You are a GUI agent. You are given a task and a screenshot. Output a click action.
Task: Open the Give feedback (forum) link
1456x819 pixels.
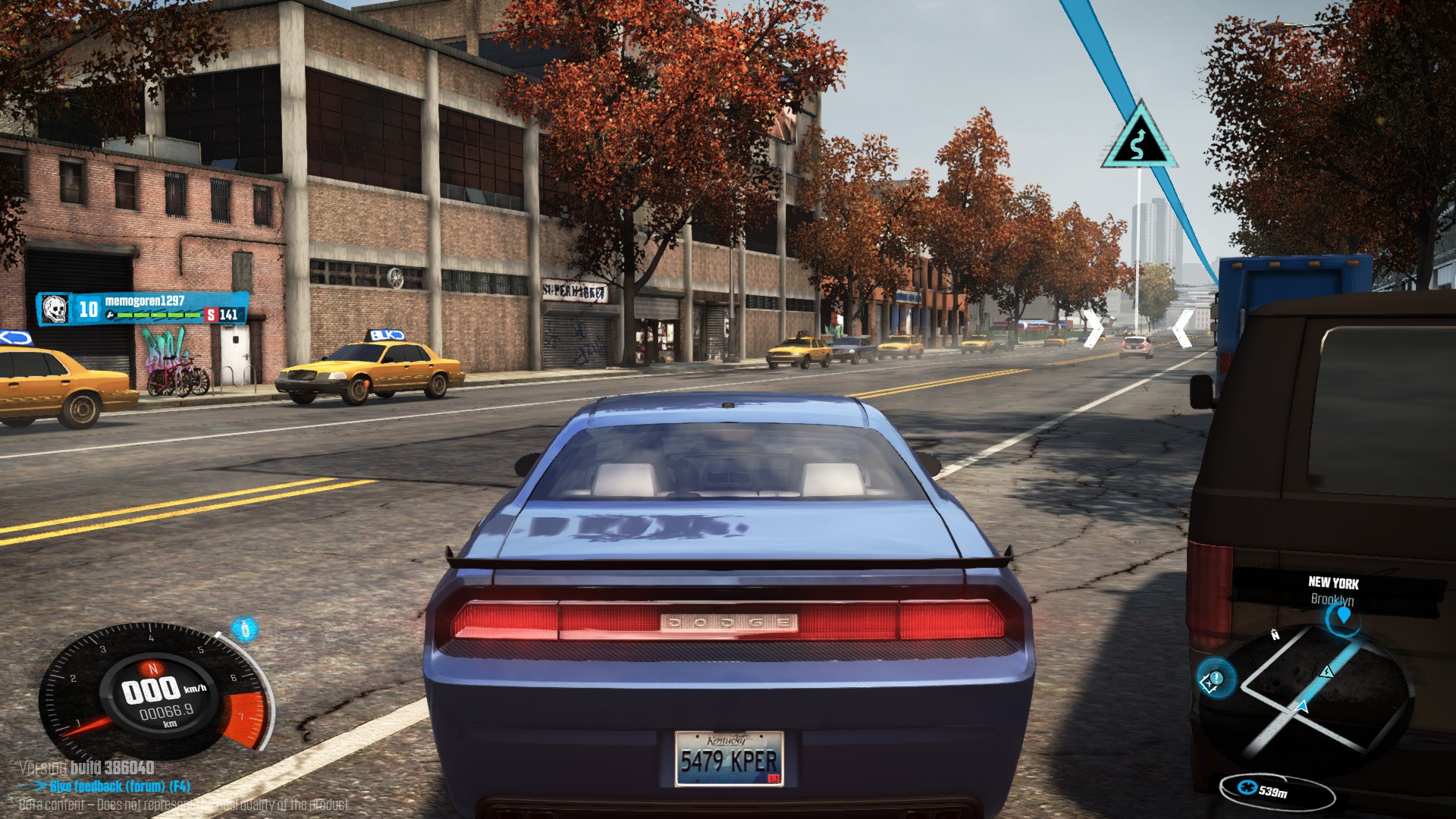coord(119,786)
